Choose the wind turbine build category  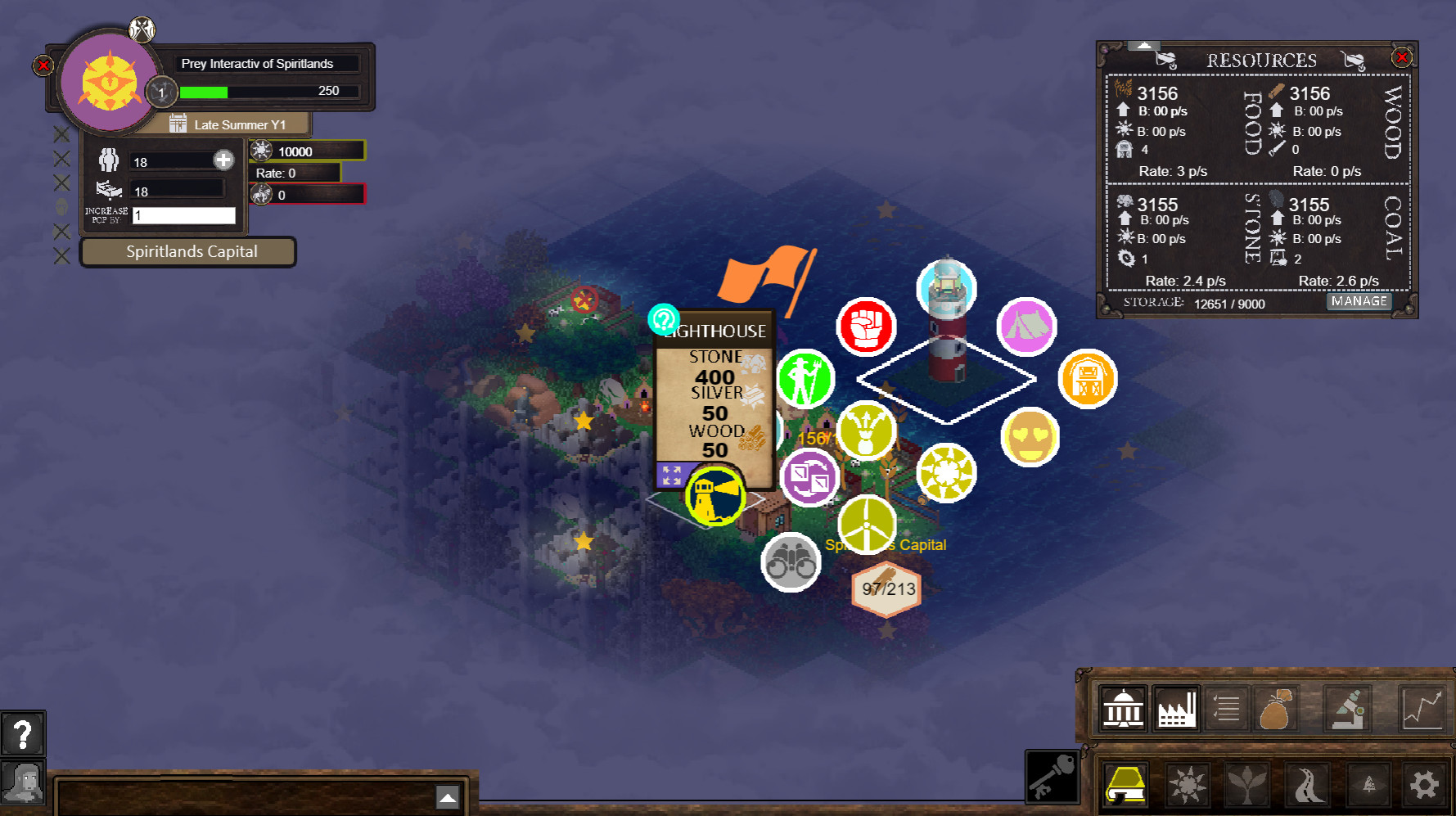pos(867,525)
